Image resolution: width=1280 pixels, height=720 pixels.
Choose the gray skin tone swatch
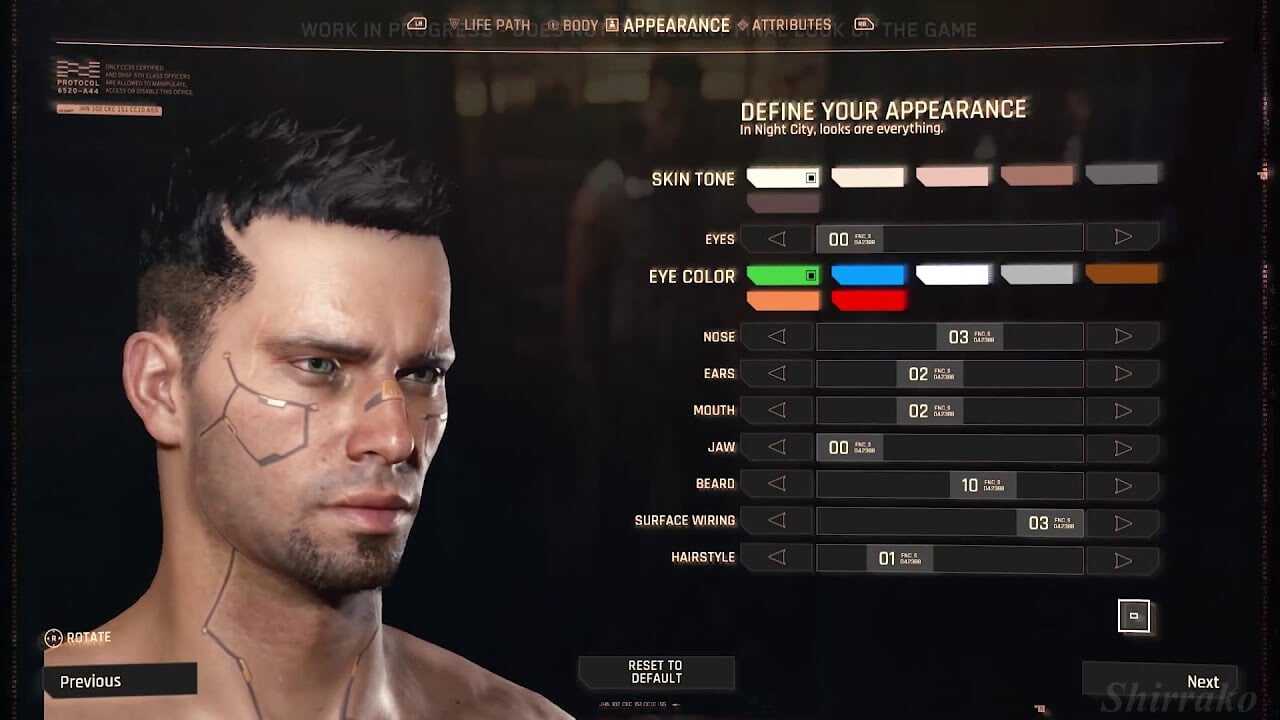click(x=1121, y=175)
